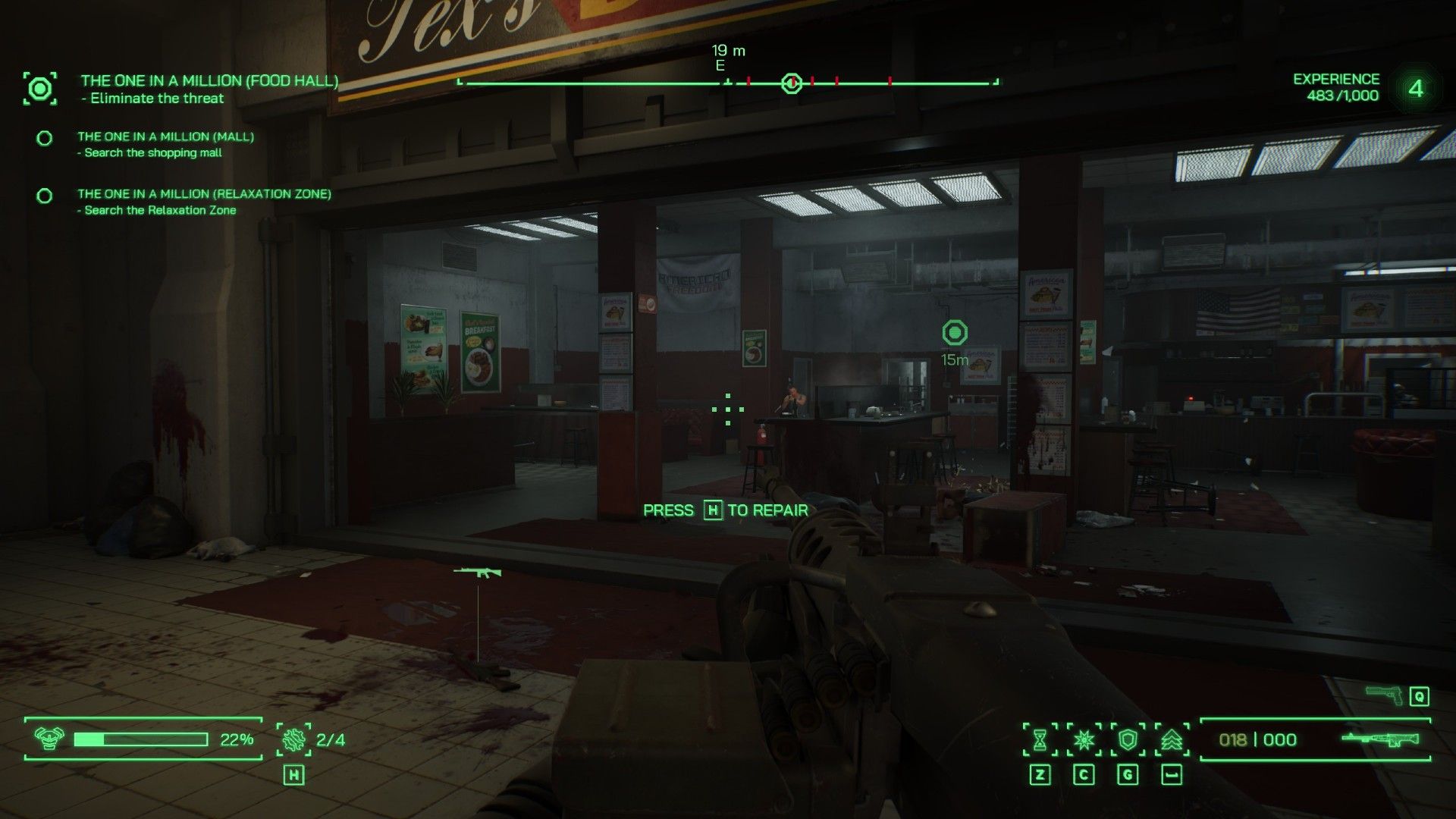Activate the shield armor ability
The width and height of the screenshot is (1456, 819).
coord(1128,739)
